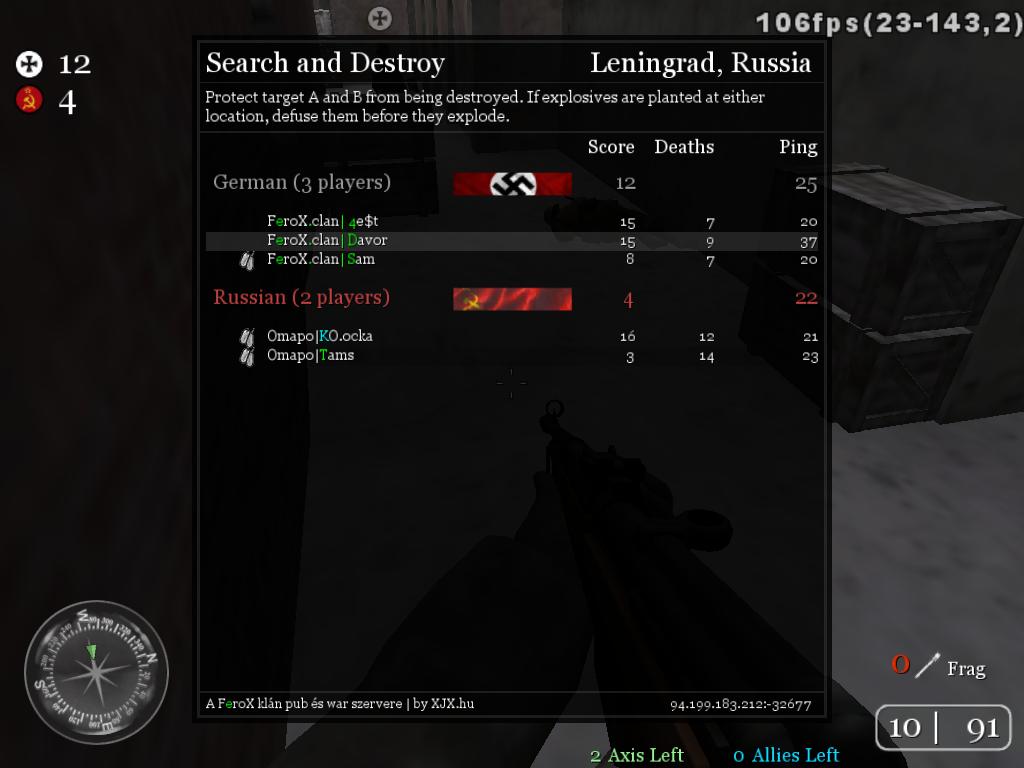1024x768 pixels.
Task: Select player FeroX.clan| 4e$t row
Action: tap(323, 221)
